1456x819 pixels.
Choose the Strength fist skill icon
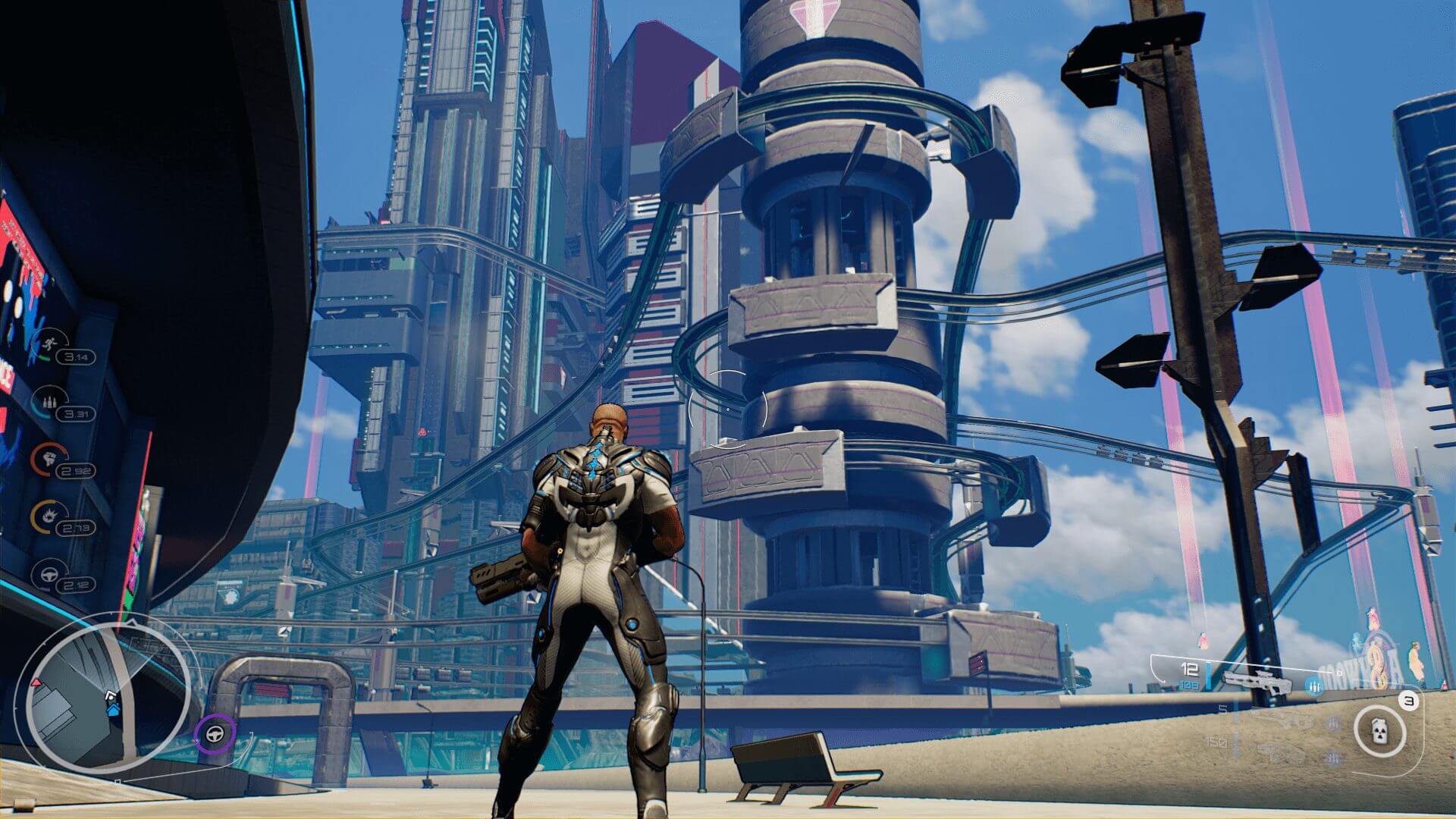point(46,457)
